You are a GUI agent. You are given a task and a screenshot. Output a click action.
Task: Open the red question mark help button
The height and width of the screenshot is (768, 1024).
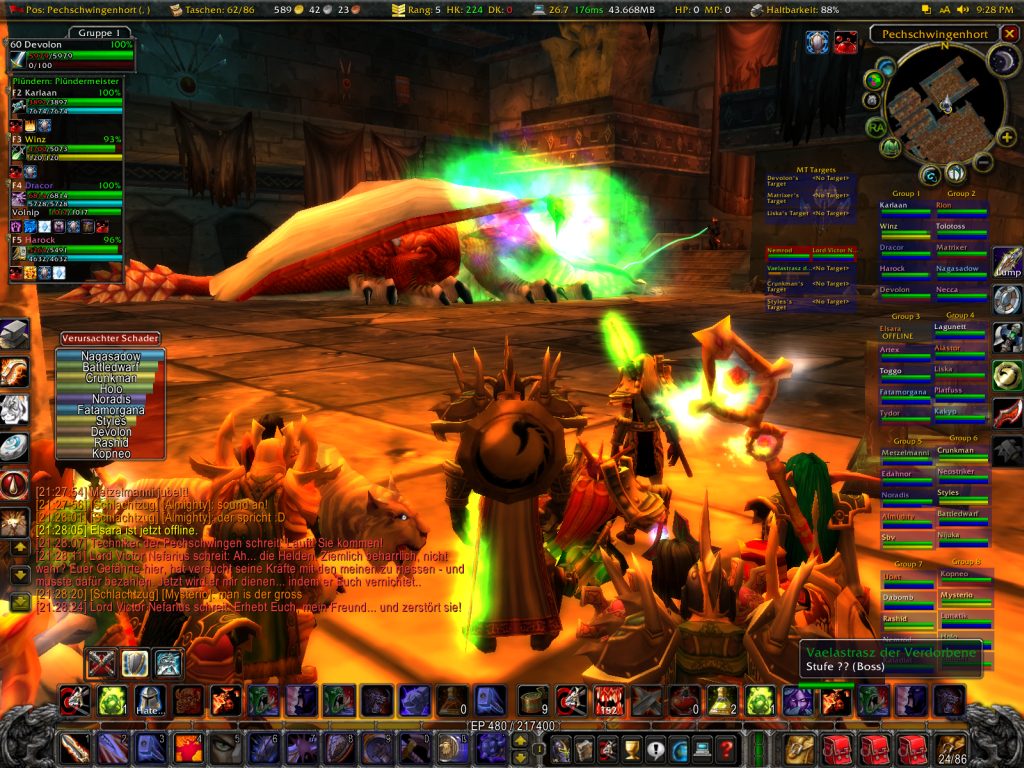pyautogui.click(x=727, y=748)
